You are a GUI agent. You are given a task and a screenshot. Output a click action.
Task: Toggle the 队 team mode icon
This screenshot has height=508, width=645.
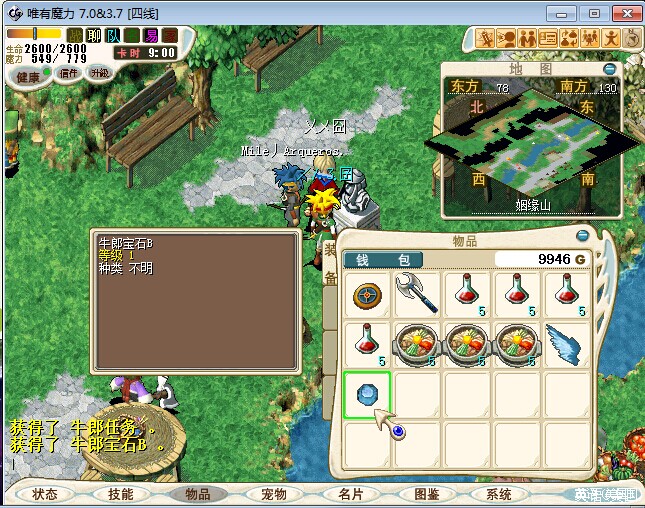point(112,35)
